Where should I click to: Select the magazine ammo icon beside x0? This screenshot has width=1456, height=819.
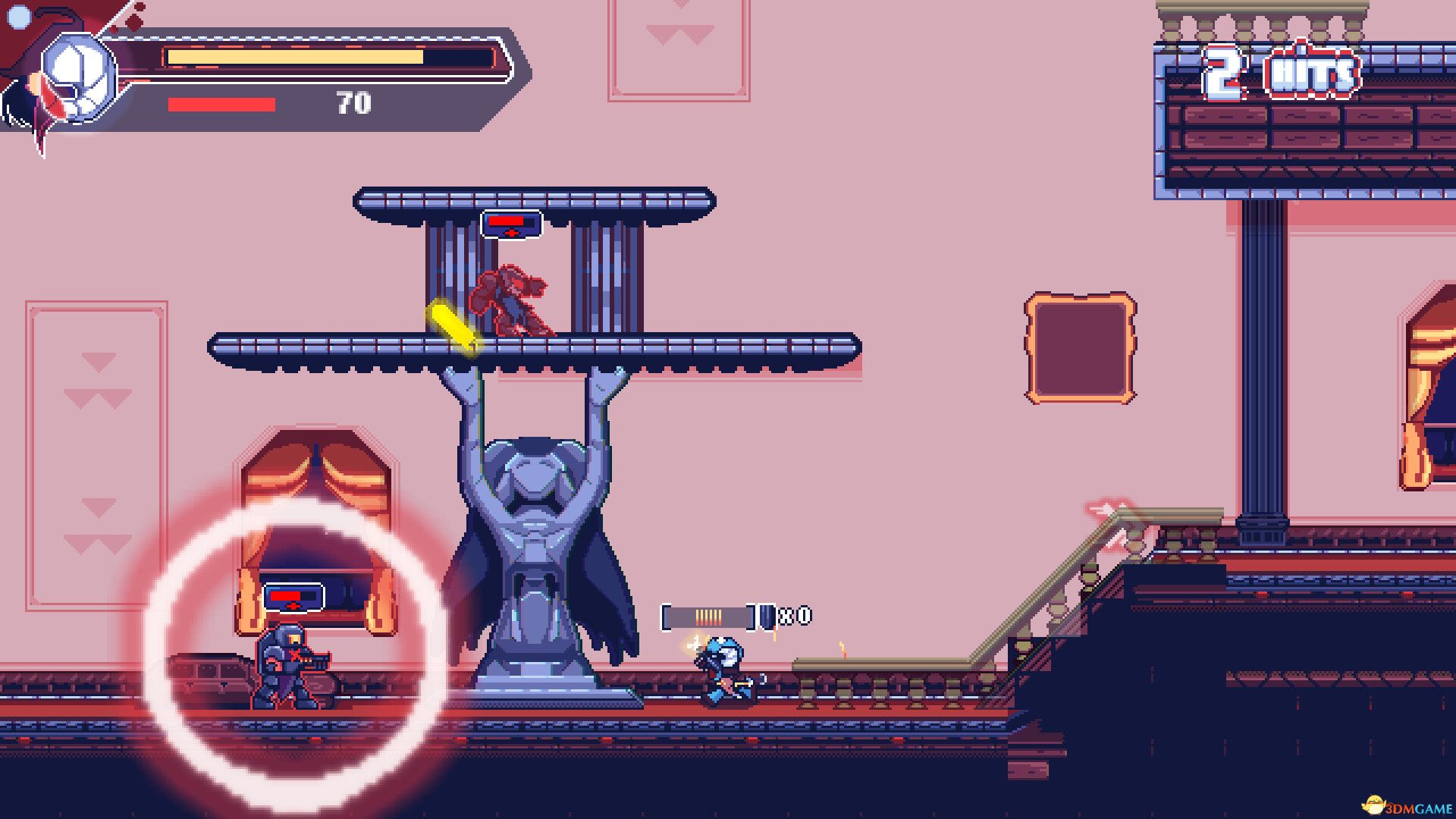pyautogui.click(x=768, y=617)
